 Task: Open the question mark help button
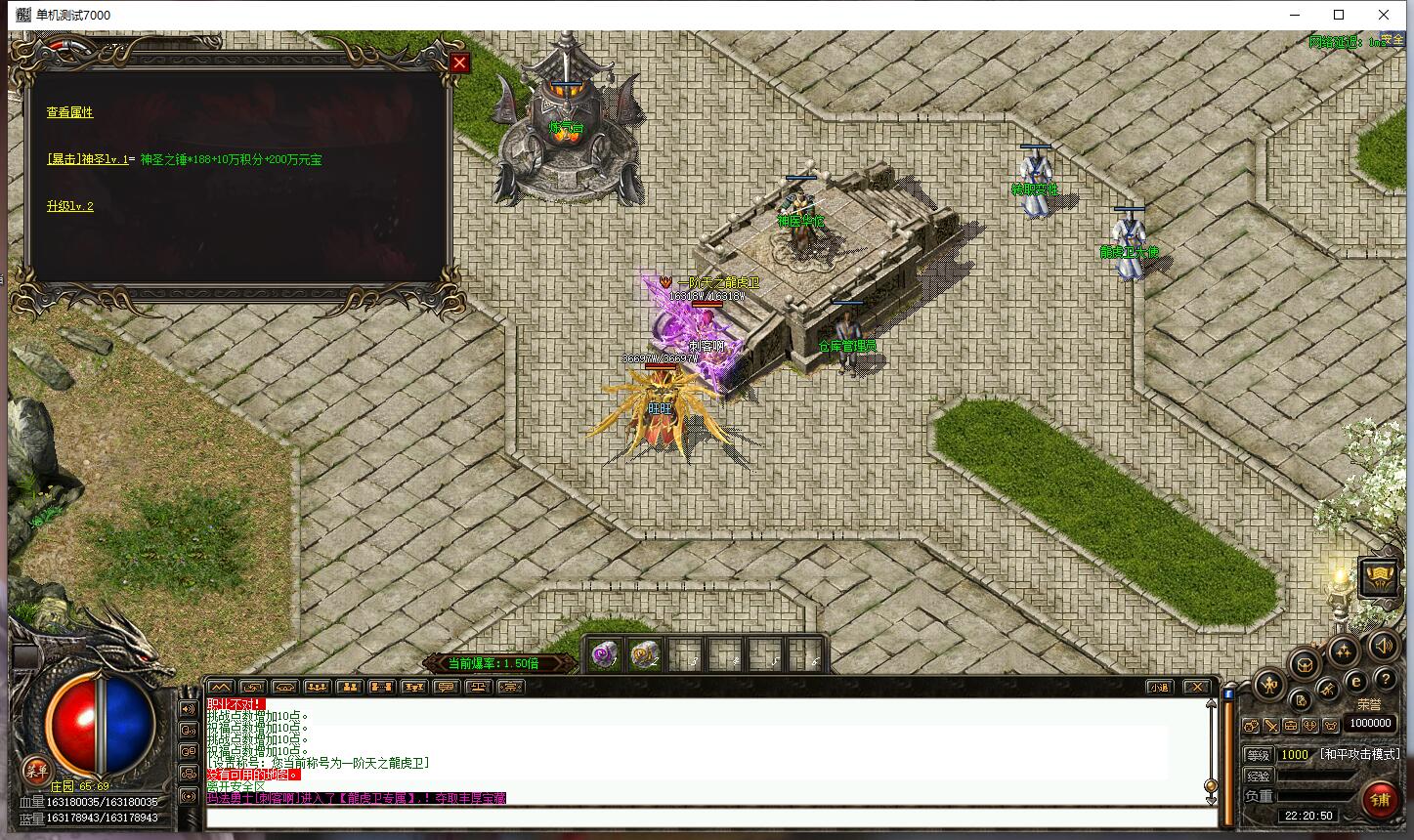(x=1384, y=679)
